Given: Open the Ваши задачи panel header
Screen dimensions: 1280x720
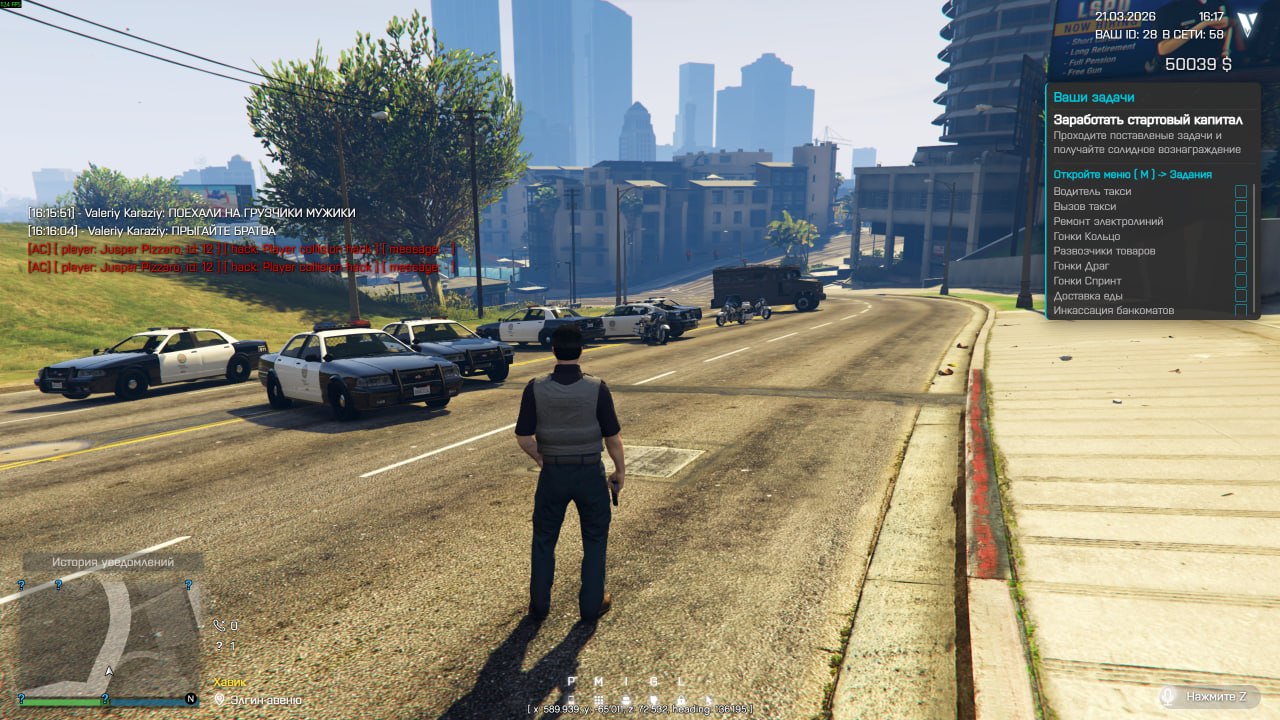Looking at the screenshot, I should [x=1093, y=97].
